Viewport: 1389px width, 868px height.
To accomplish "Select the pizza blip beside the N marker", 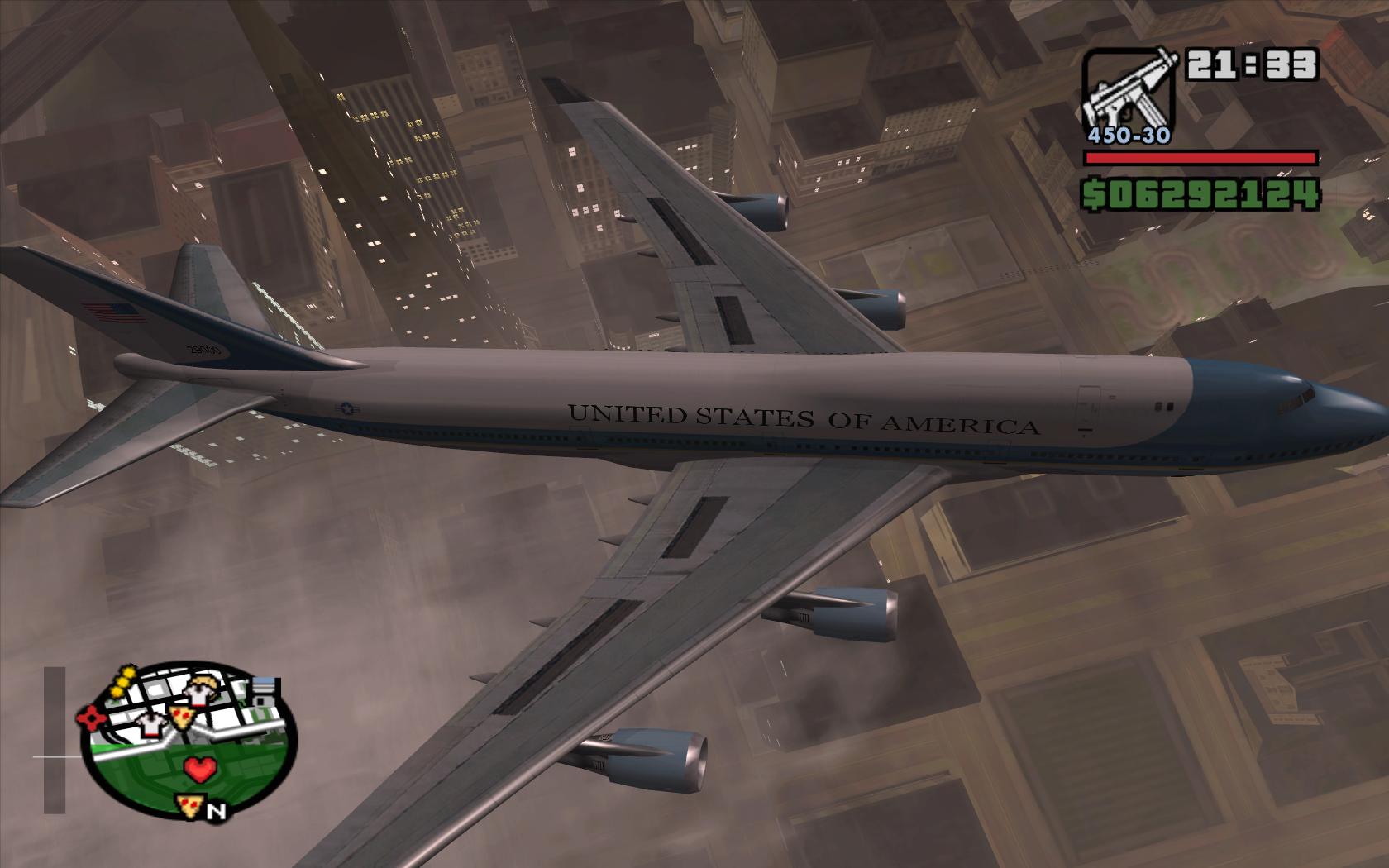I will 188,805.
